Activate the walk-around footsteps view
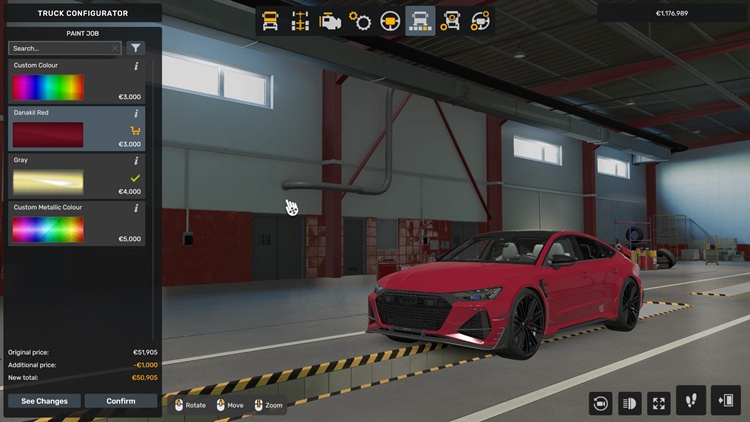Viewport: 750px width, 422px height. pos(690,400)
